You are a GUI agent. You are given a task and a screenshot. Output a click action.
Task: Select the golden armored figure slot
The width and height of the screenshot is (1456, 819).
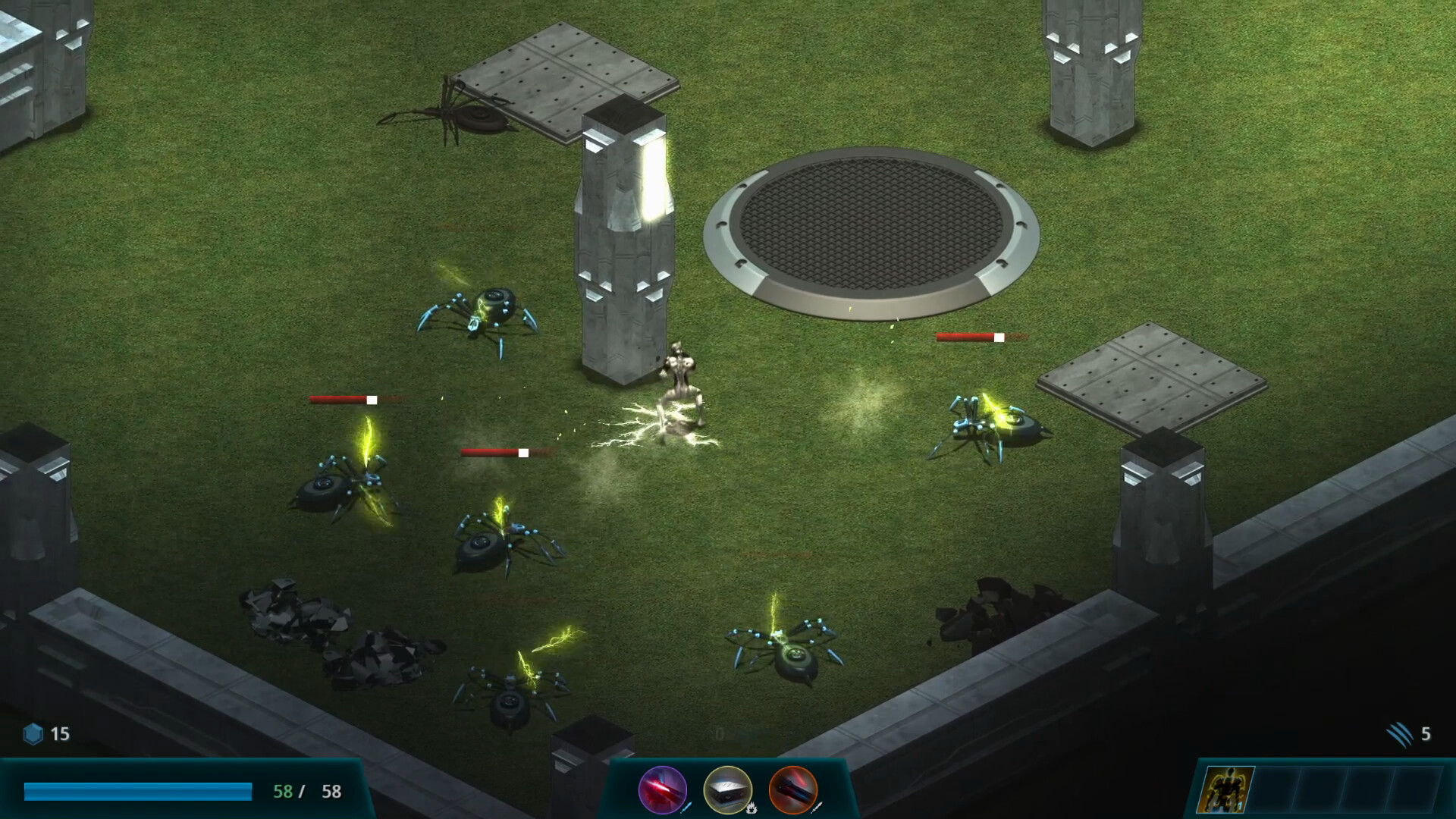tap(1225, 790)
